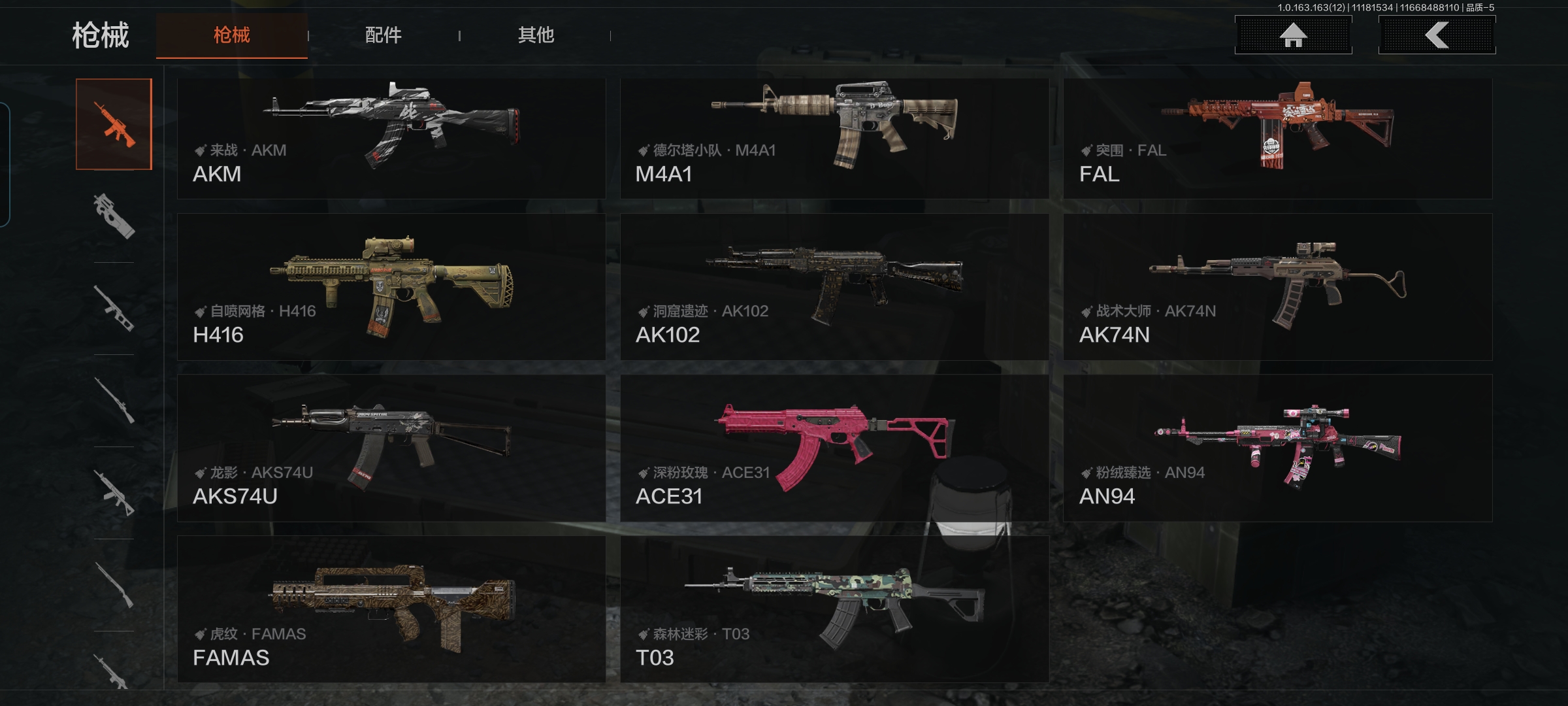Select the AKS74U weapon card
This screenshot has width=1568, height=706.
(x=391, y=448)
